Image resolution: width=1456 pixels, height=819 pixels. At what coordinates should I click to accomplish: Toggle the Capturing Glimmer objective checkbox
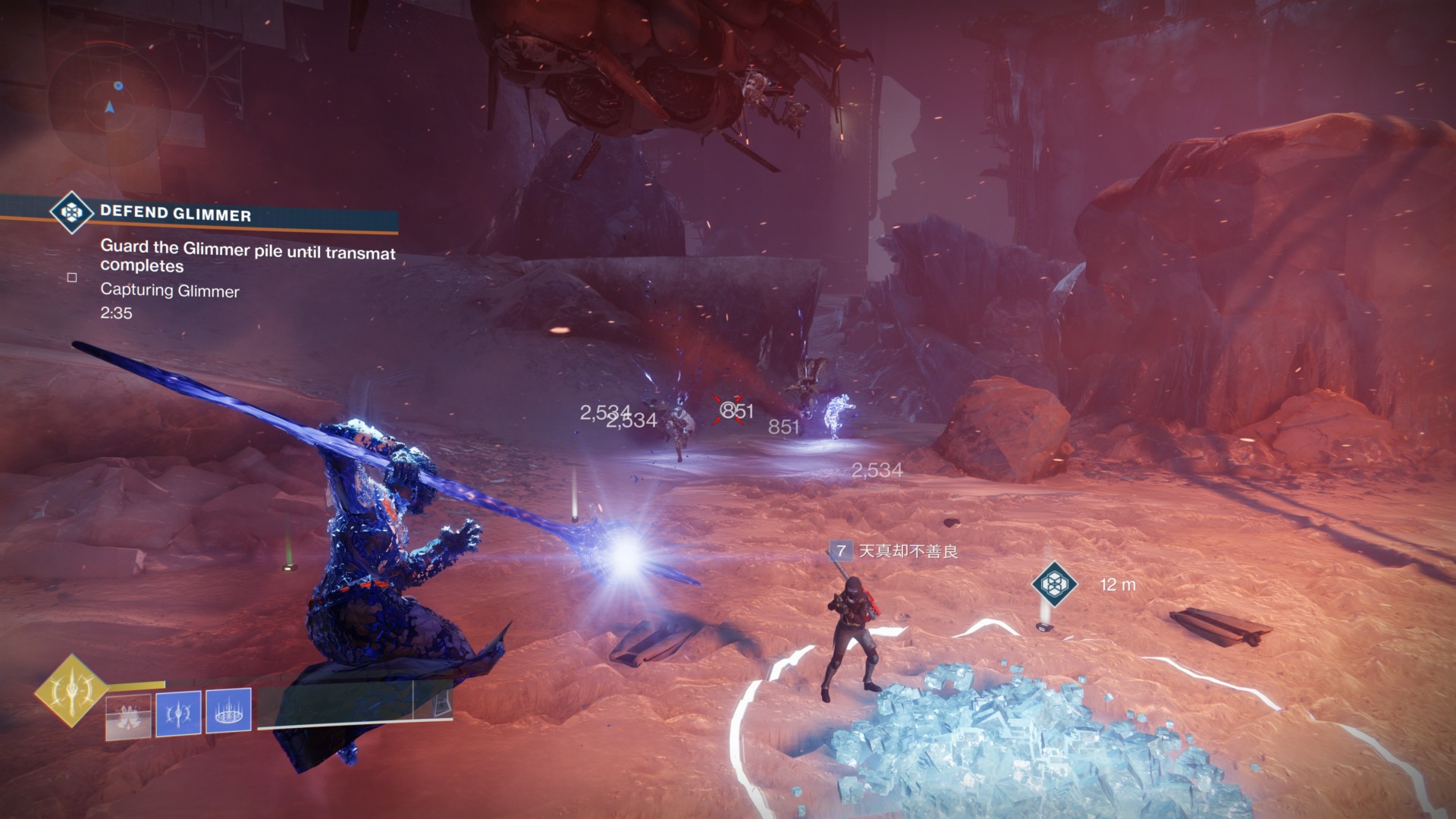[x=72, y=278]
